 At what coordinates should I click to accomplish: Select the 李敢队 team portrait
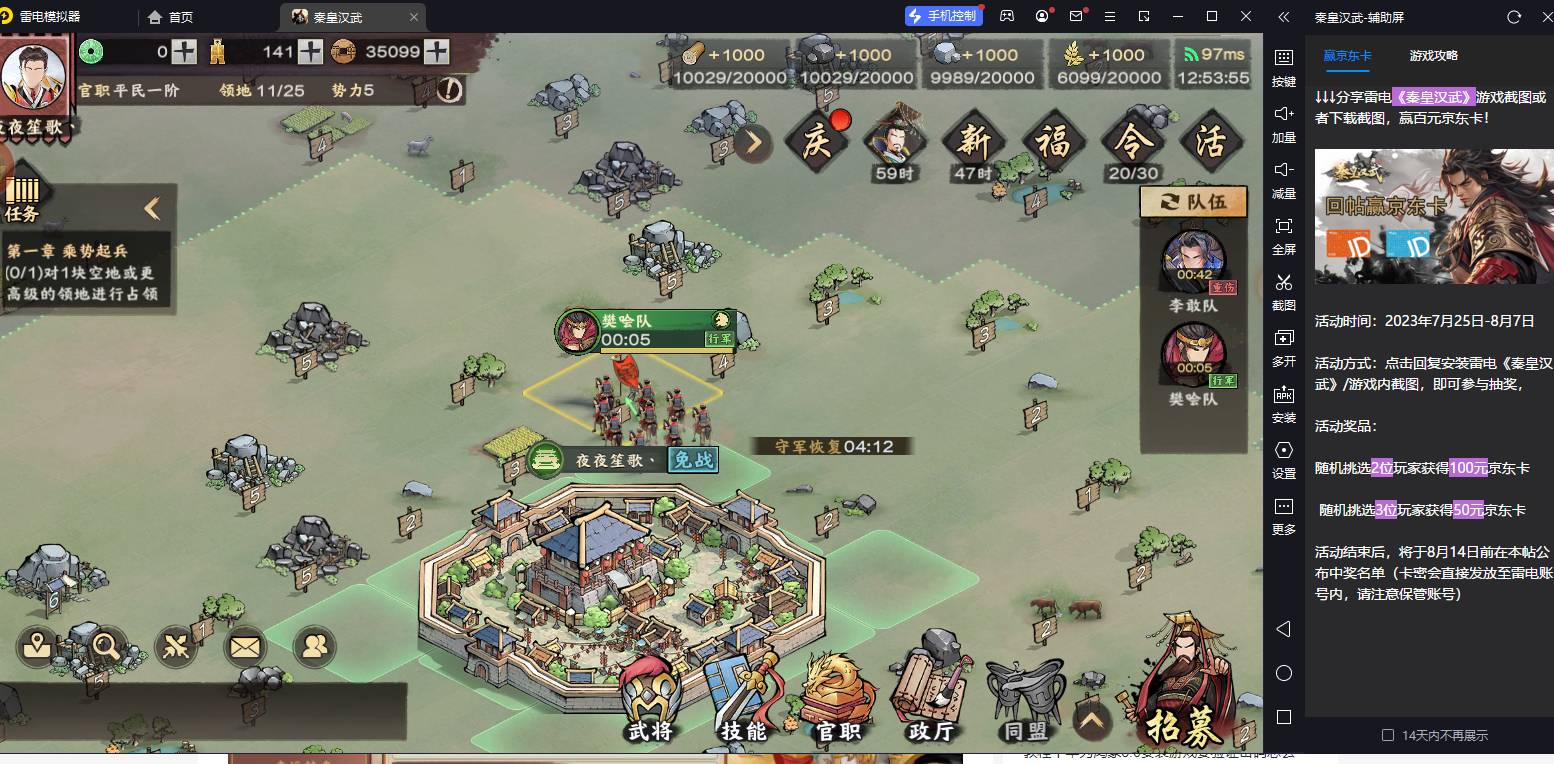(x=1193, y=262)
